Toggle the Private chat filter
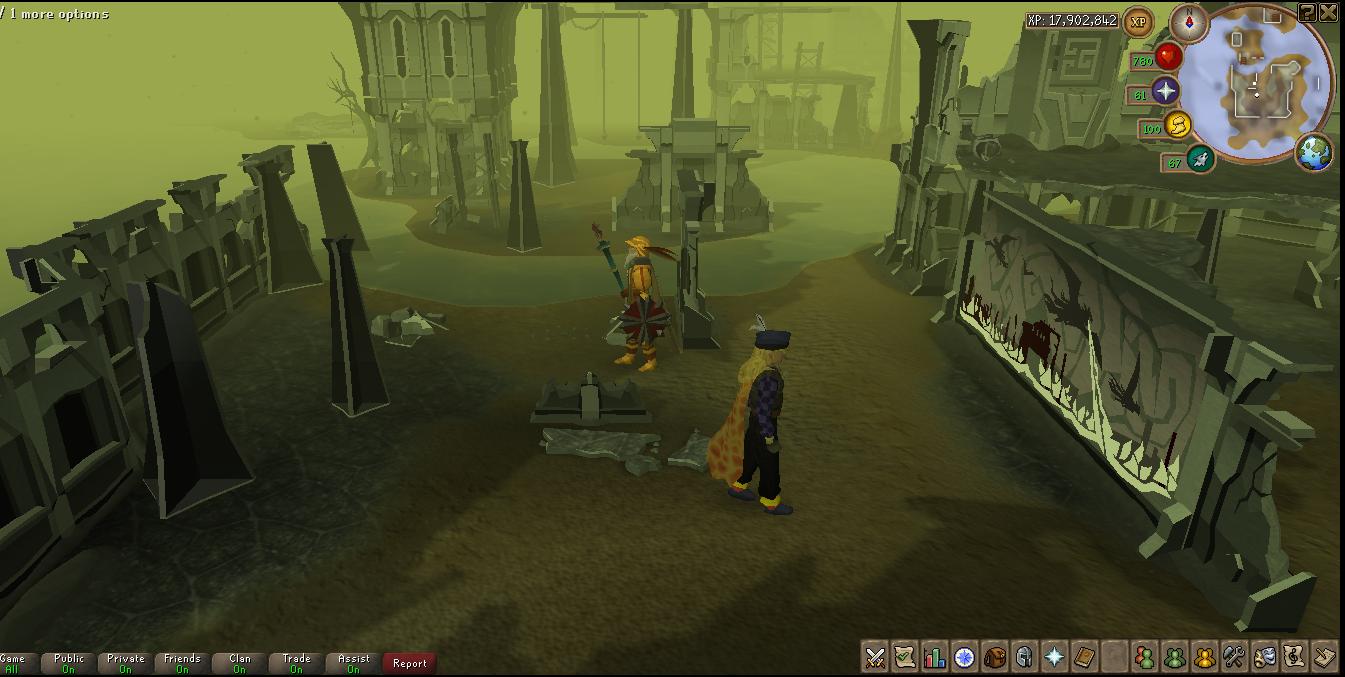 (126, 663)
